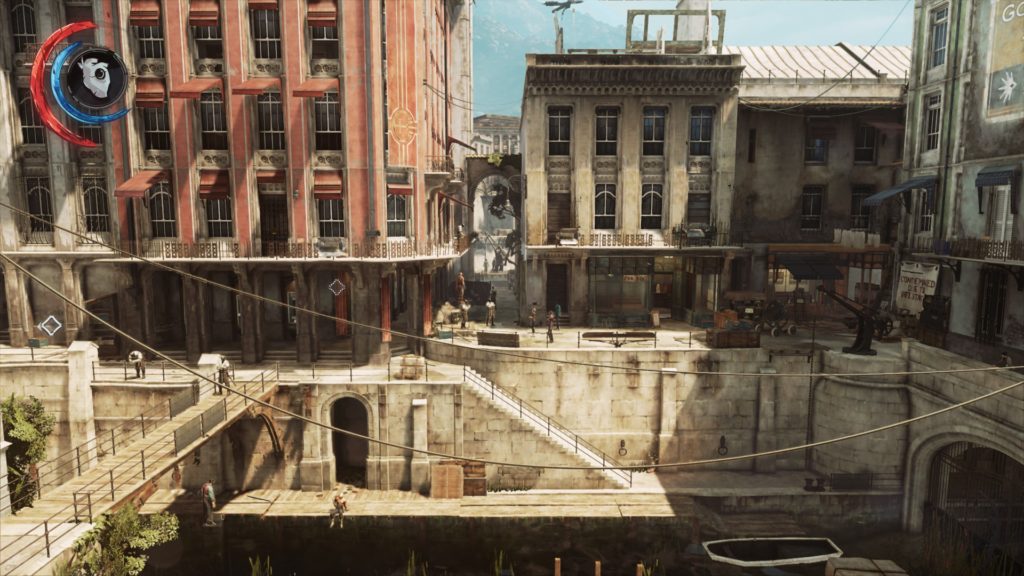Select the diamond objective marker near the left edge
Image resolution: width=1024 pixels, height=576 pixels.
pyautogui.click(x=50, y=325)
